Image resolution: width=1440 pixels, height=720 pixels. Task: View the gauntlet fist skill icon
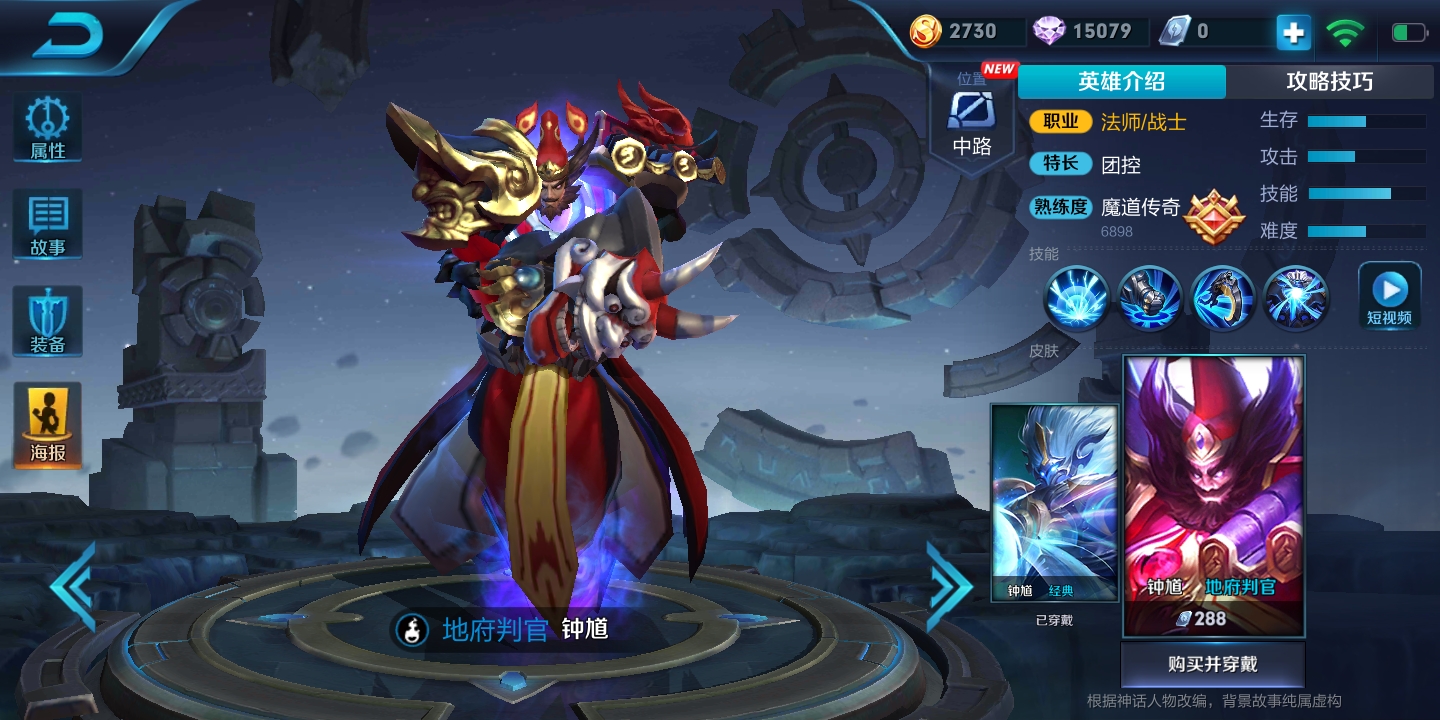click(x=1150, y=298)
